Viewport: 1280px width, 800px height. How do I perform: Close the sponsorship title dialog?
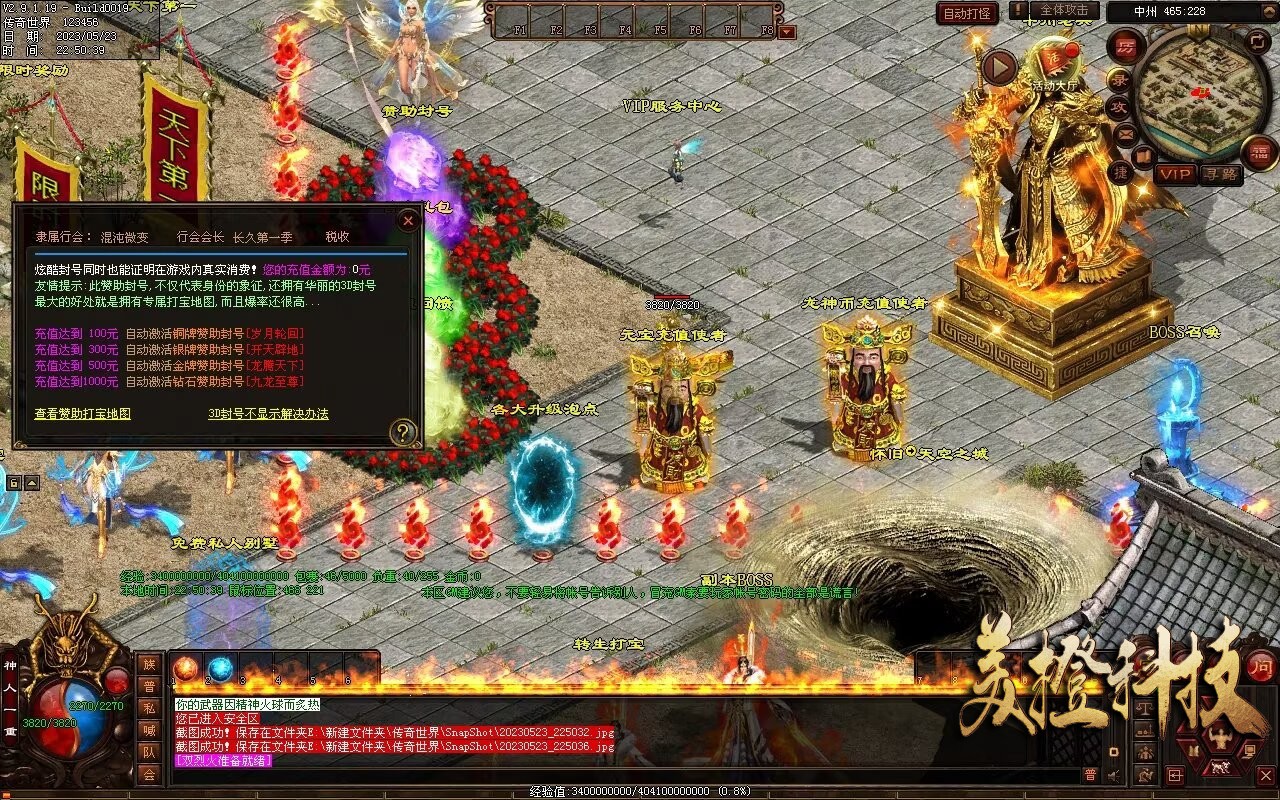click(x=407, y=220)
